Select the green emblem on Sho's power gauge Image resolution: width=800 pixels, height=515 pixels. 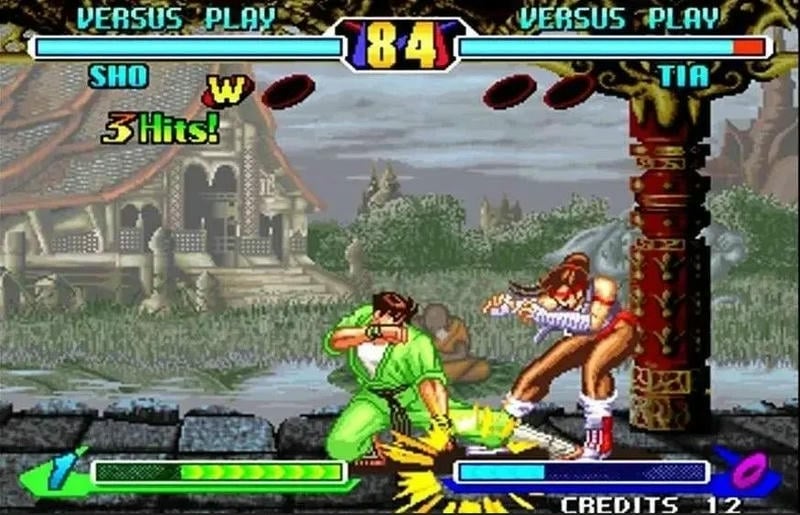click(59, 472)
